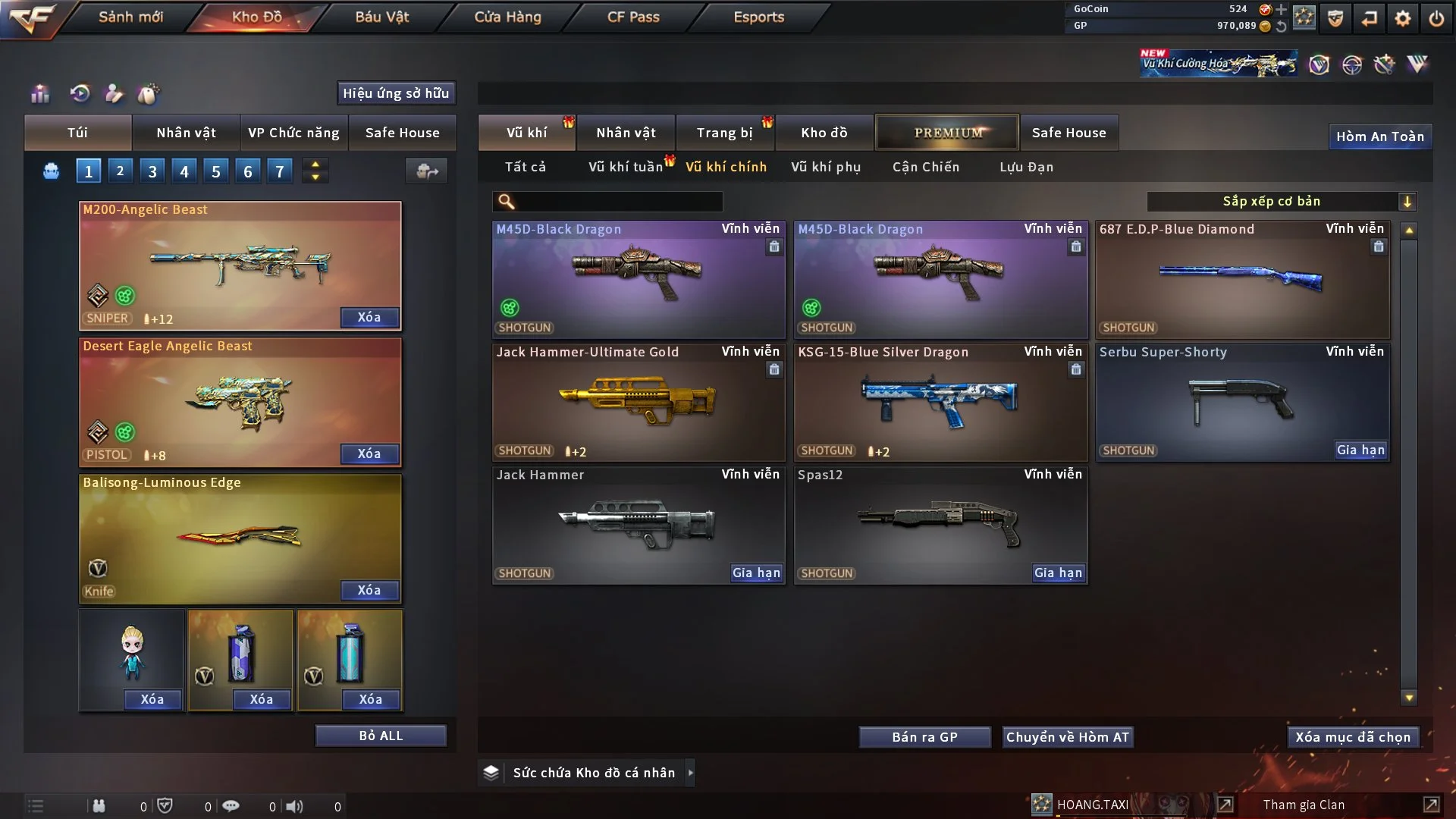Viewport: 1456px width, 819px height.
Task: Switch to the PREMIUM storage tab
Action: click(x=947, y=133)
